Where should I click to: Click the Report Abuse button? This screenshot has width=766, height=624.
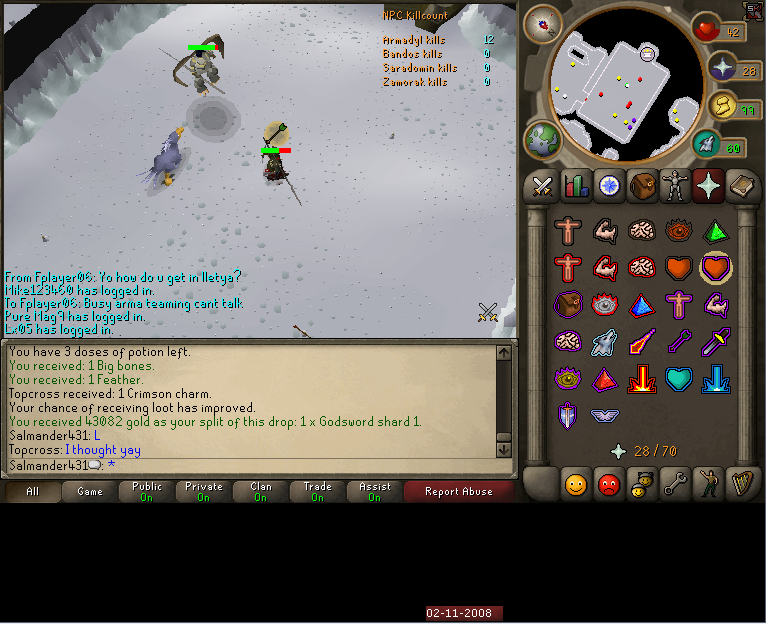458,491
